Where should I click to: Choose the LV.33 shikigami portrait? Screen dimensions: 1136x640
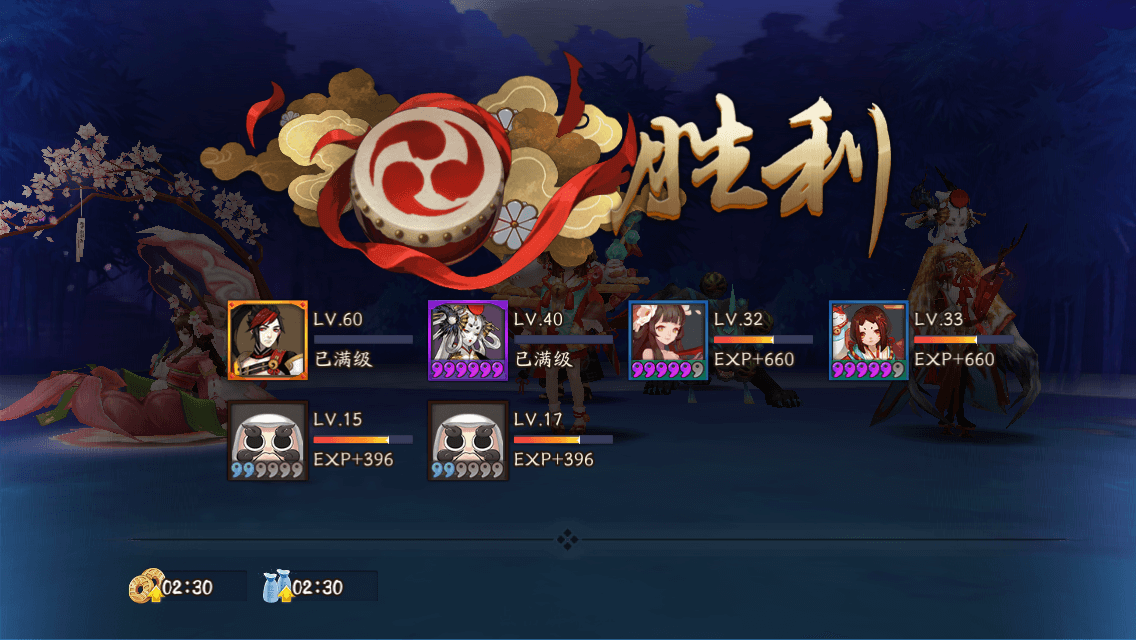point(868,340)
